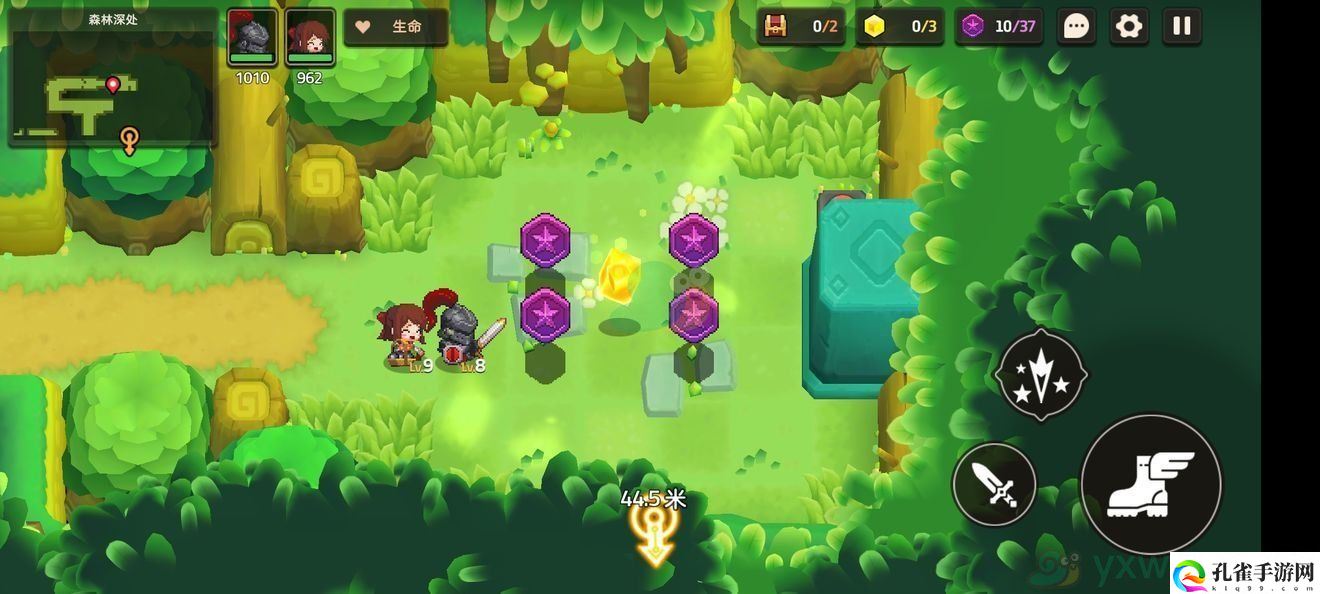Tap the sword attack button
Screen dimensions: 1320x594
[x=994, y=485]
